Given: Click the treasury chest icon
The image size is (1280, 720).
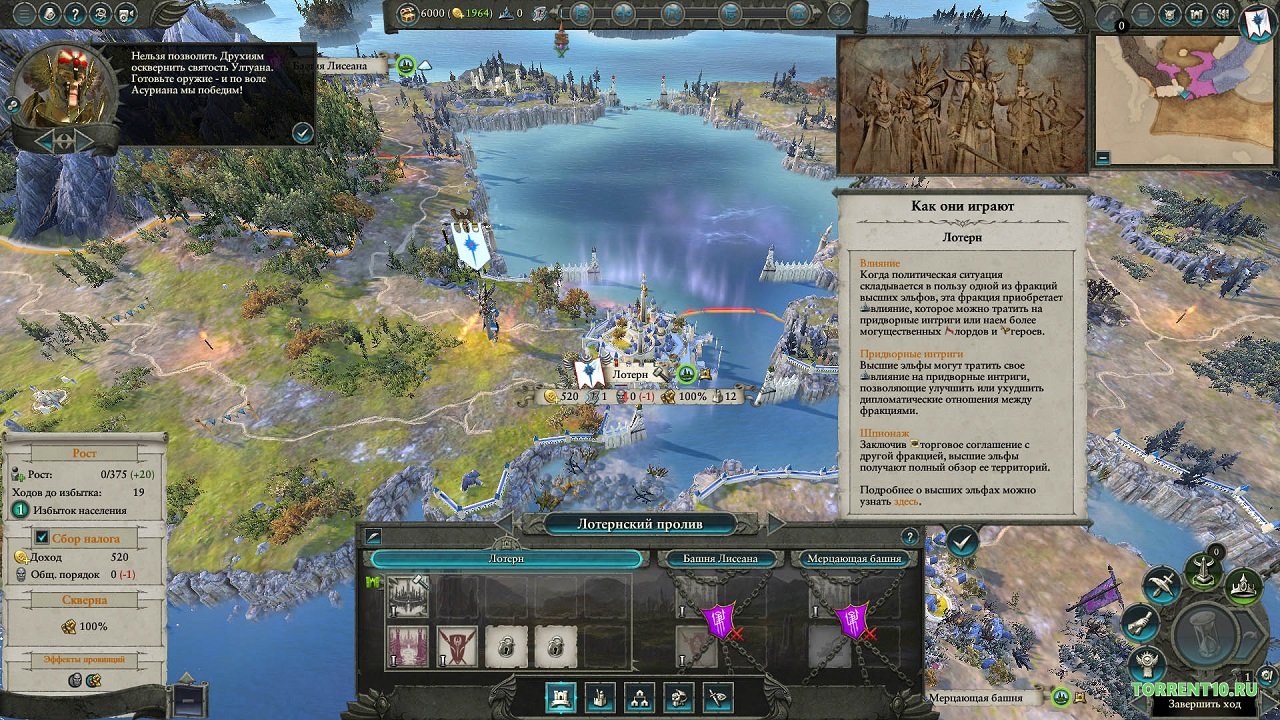Looking at the screenshot, I should [x=408, y=14].
